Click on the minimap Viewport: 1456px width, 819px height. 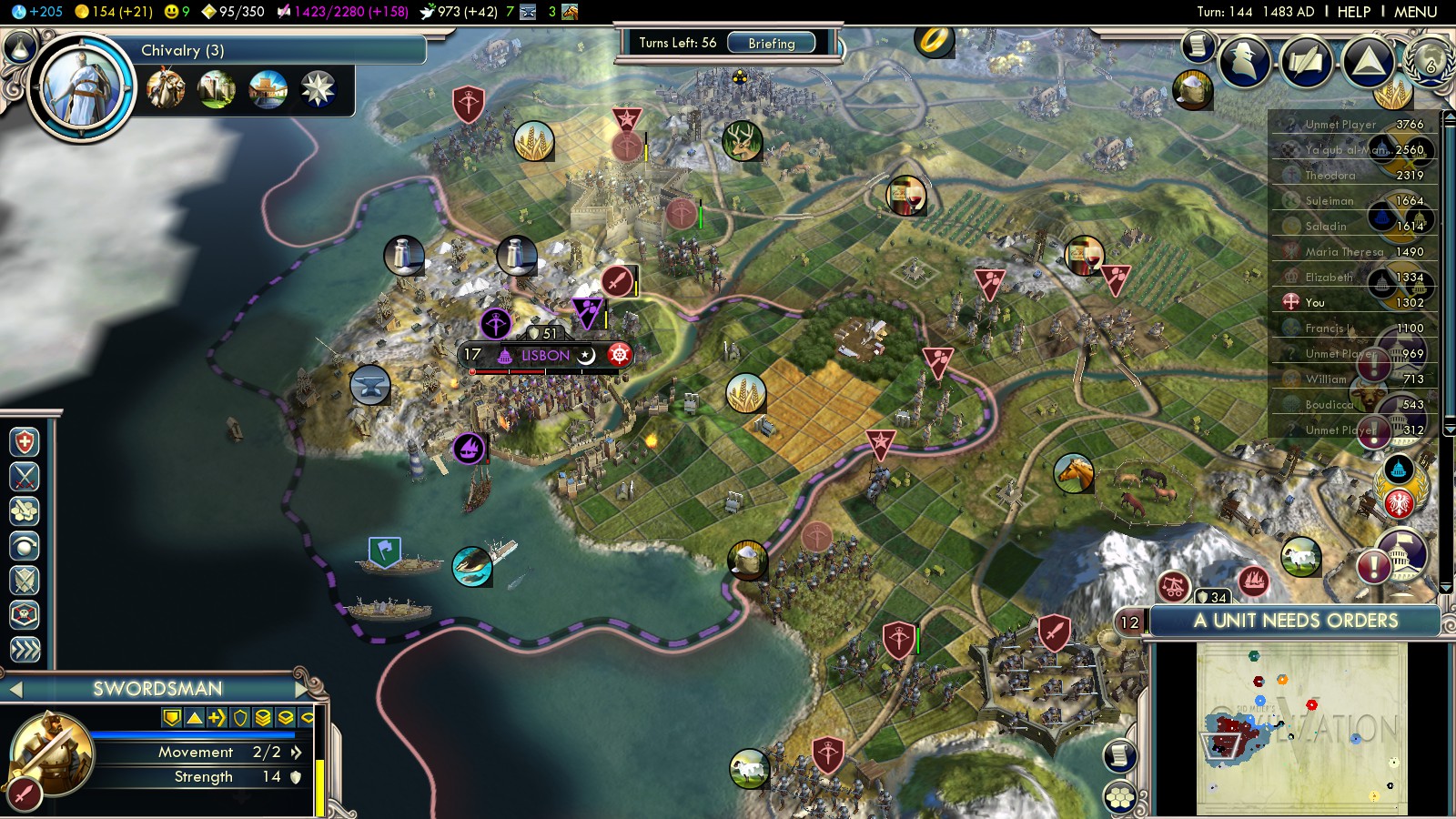[1301, 728]
